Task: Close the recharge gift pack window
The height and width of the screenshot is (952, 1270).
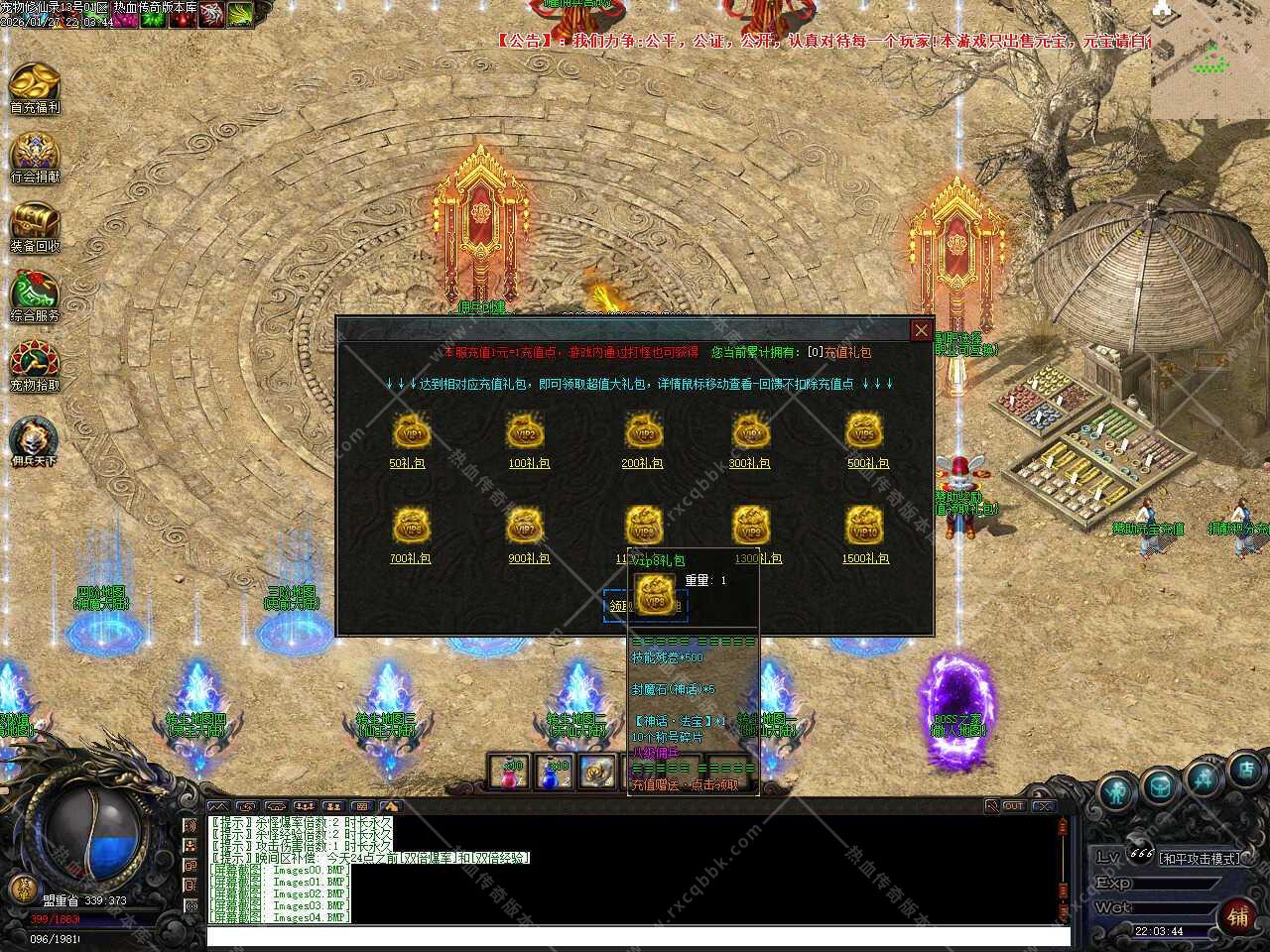Action: 921,330
